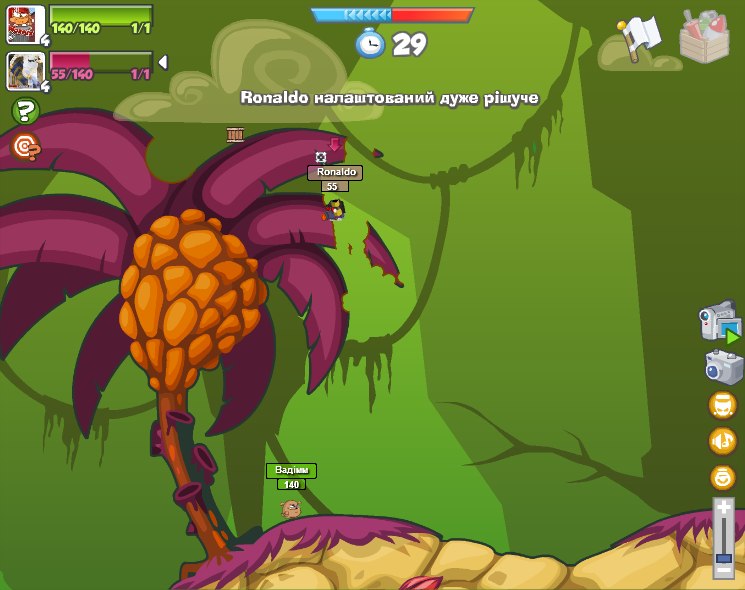The width and height of the screenshot is (745, 590).
Task: Start video recording with the camcorder icon
Action: coord(719,323)
